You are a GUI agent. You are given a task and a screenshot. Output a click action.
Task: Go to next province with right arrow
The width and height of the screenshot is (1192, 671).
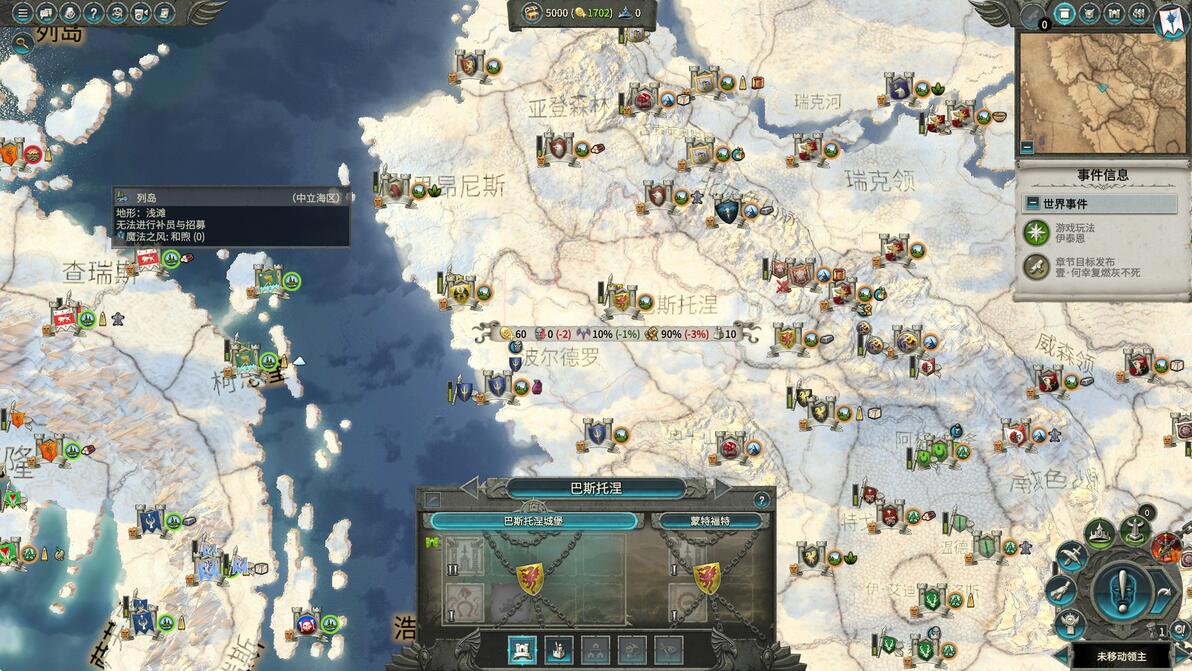pyautogui.click(x=723, y=488)
